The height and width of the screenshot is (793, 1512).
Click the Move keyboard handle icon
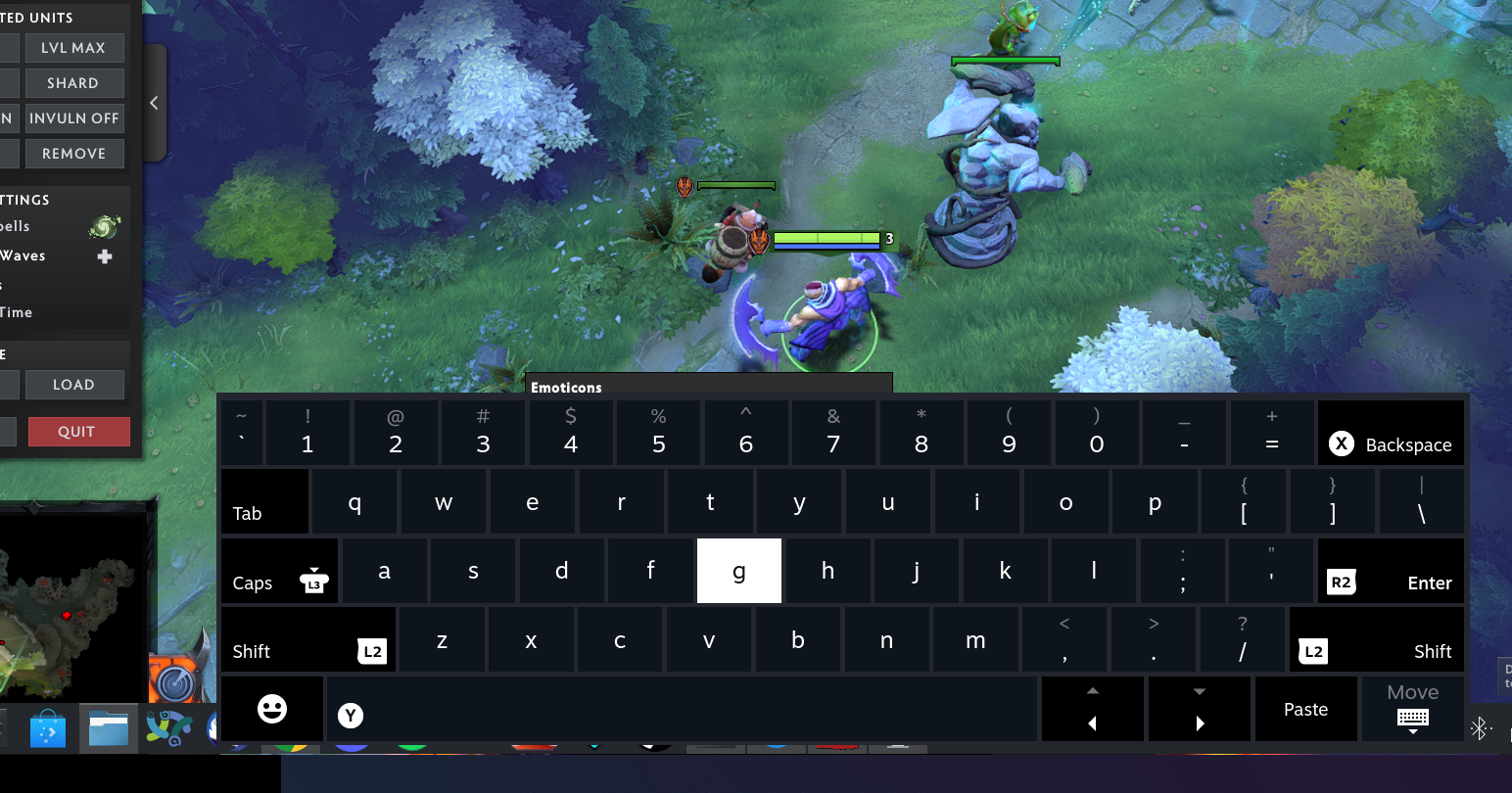point(1411,718)
